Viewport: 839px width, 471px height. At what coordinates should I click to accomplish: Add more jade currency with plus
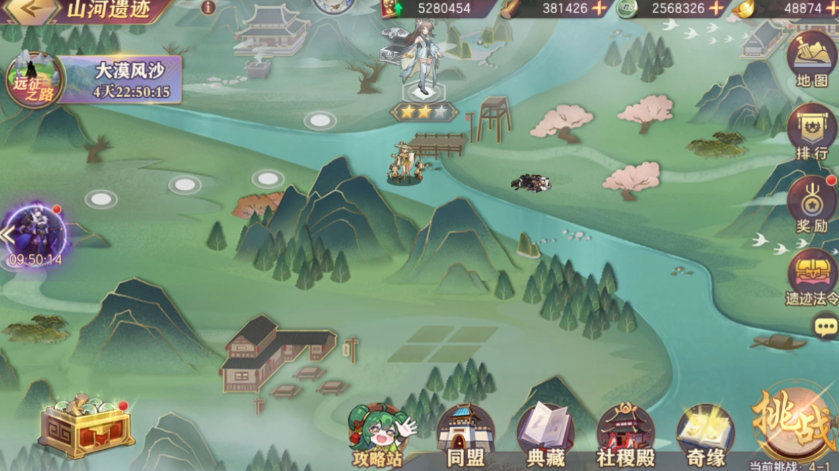716,8
